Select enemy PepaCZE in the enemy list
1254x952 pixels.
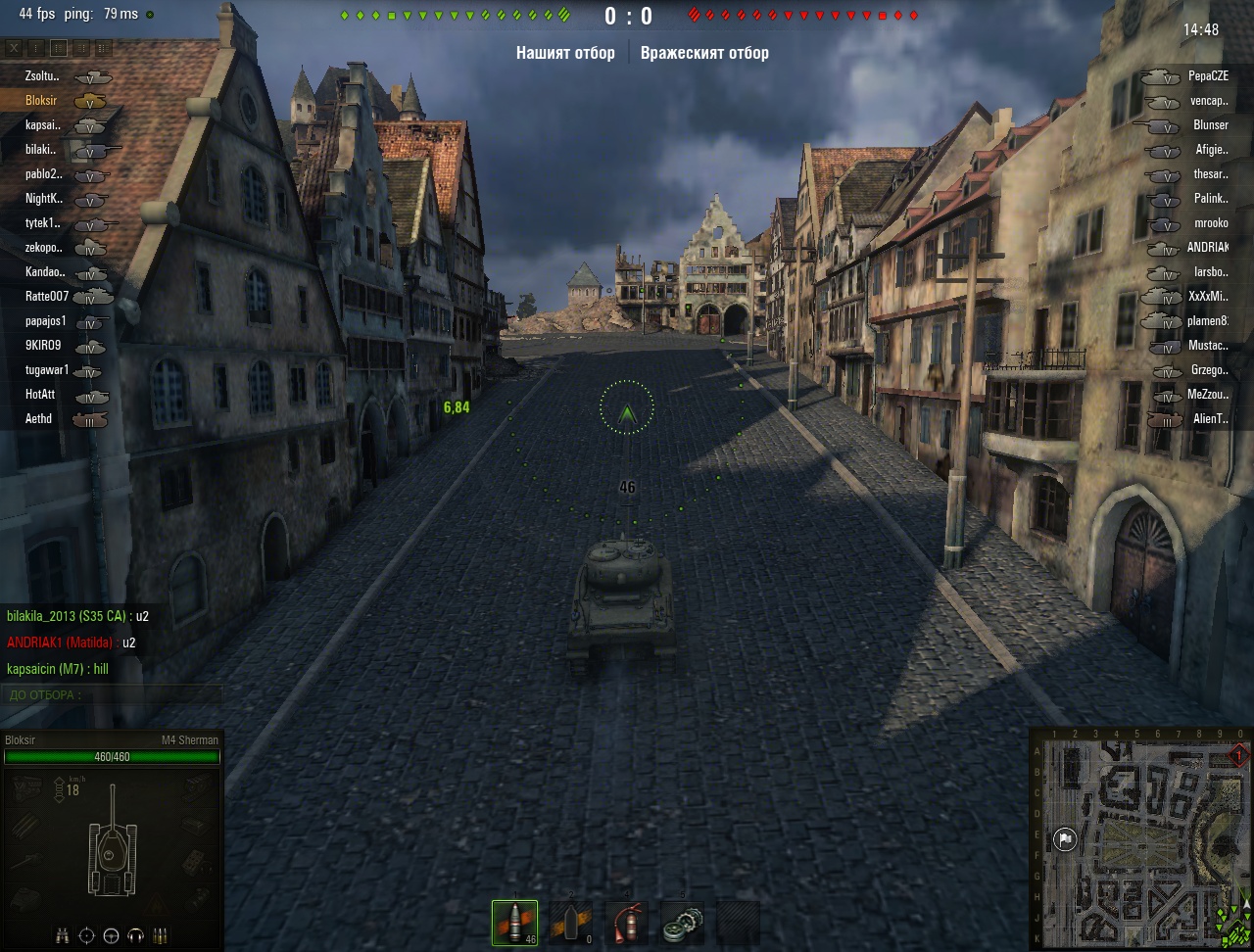point(1207,76)
